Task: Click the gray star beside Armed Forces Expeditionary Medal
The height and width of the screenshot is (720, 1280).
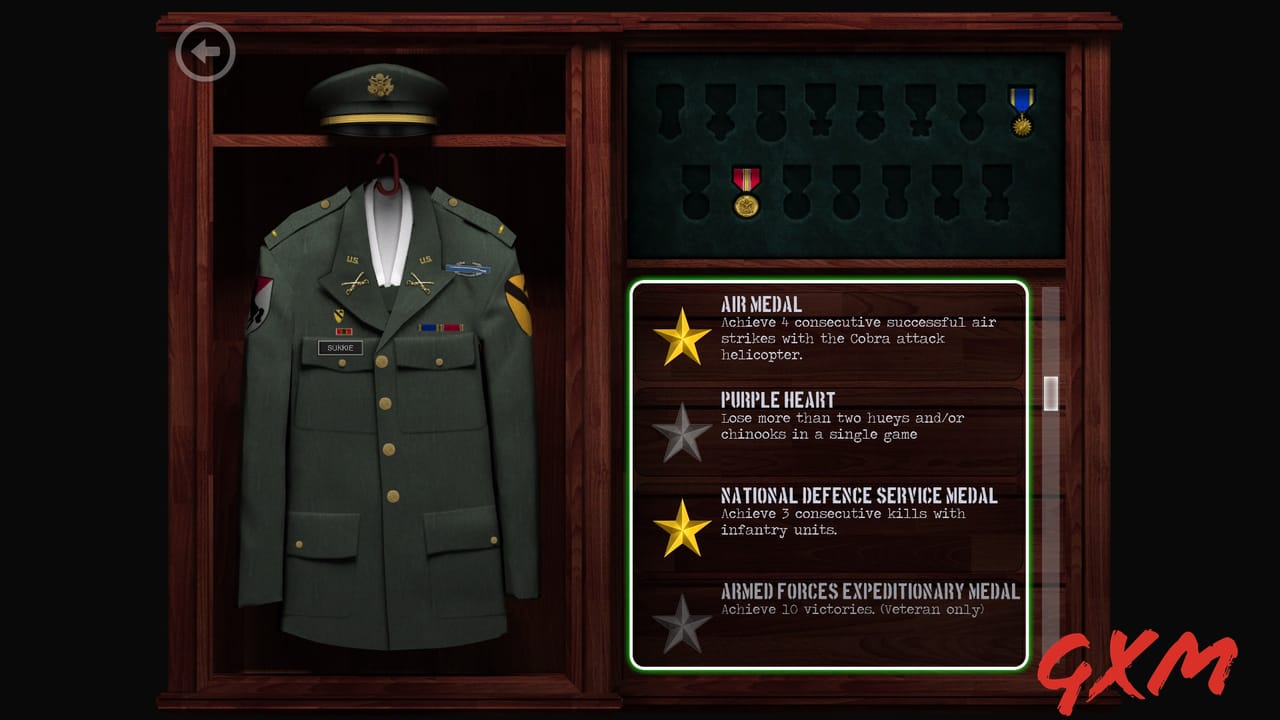Action: tap(682, 620)
